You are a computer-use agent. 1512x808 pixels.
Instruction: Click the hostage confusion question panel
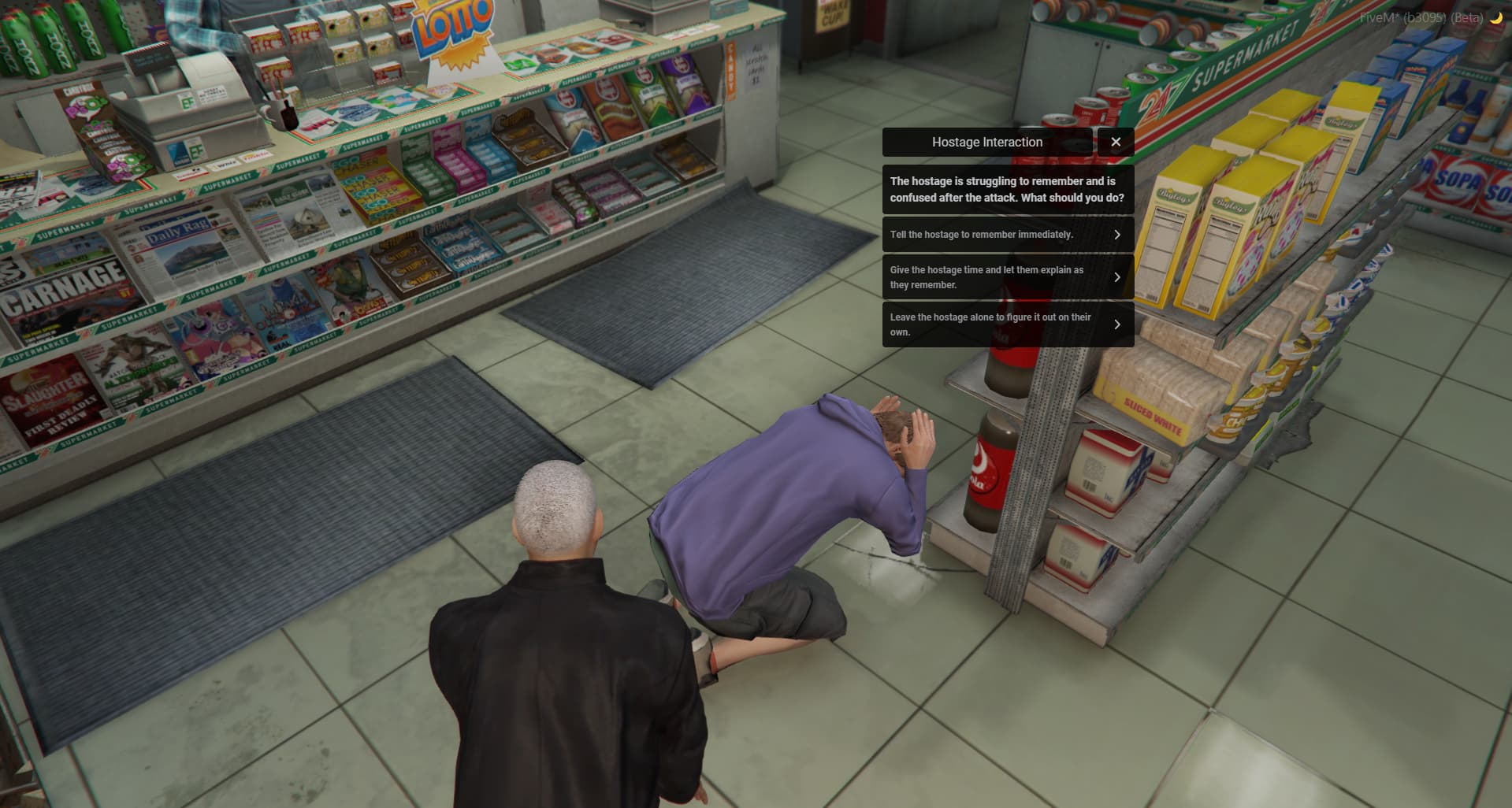point(1008,189)
